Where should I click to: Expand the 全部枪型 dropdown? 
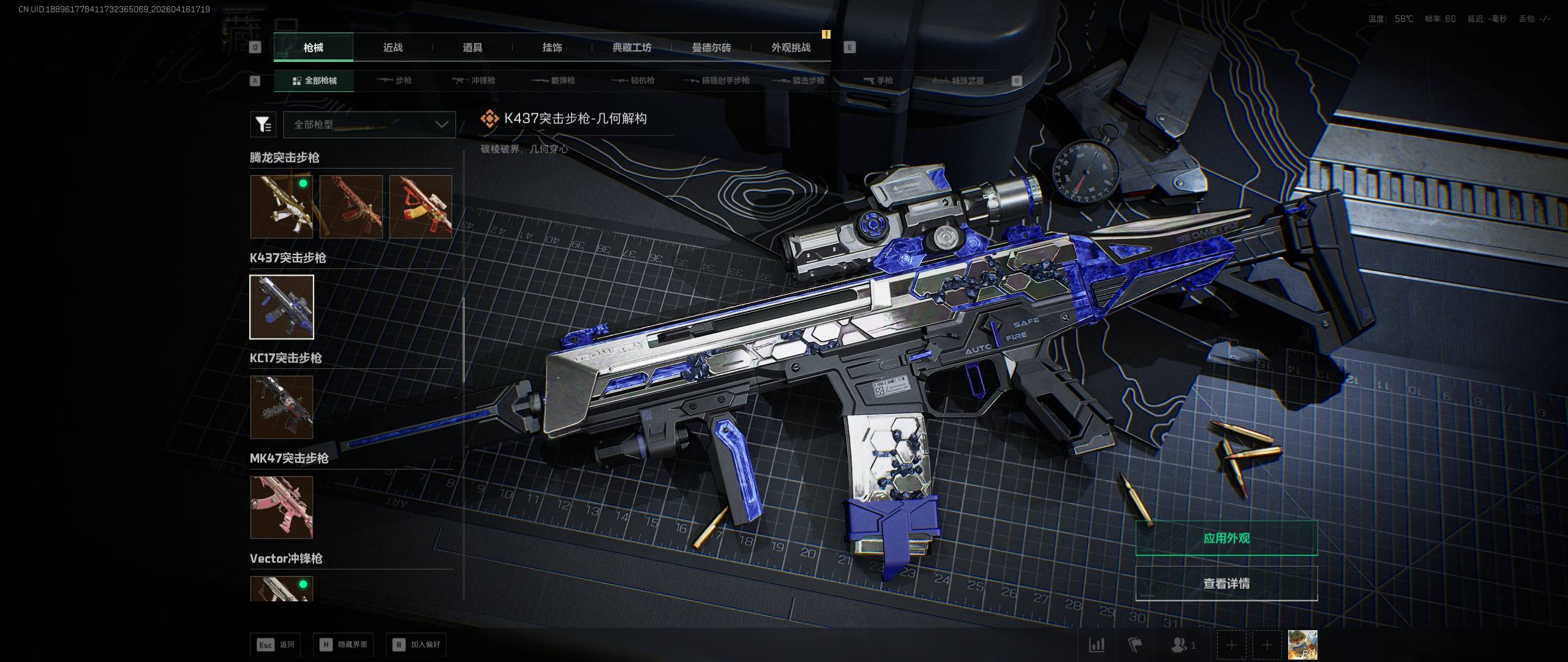click(x=369, y=124)
